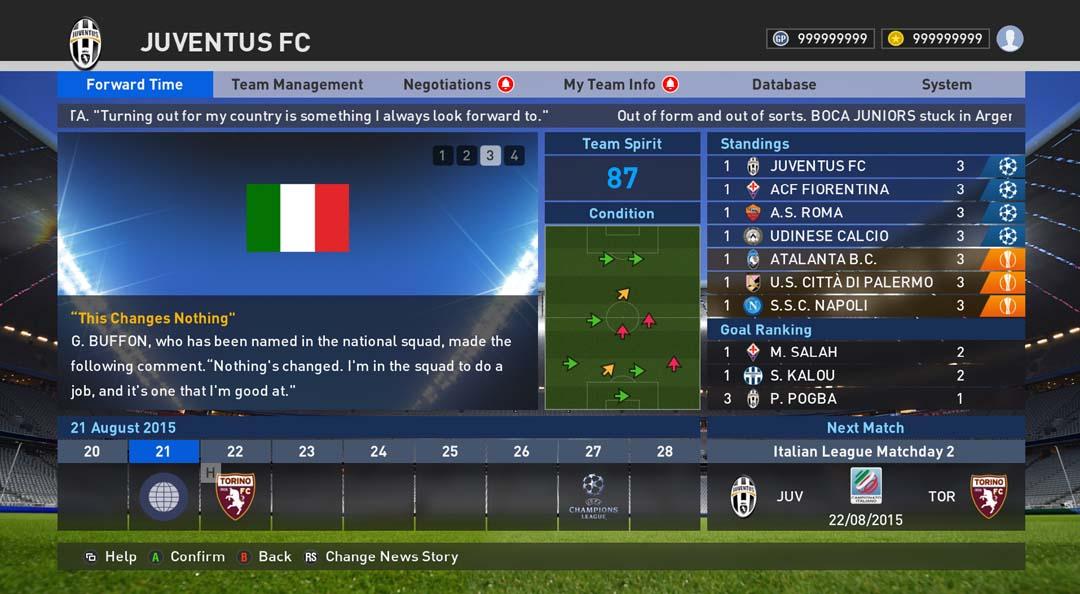Image resolution: width=1080 pixels, height=594 pixels.
Task: Click the profile avatar icon
Action: [x=1010, y=39]
